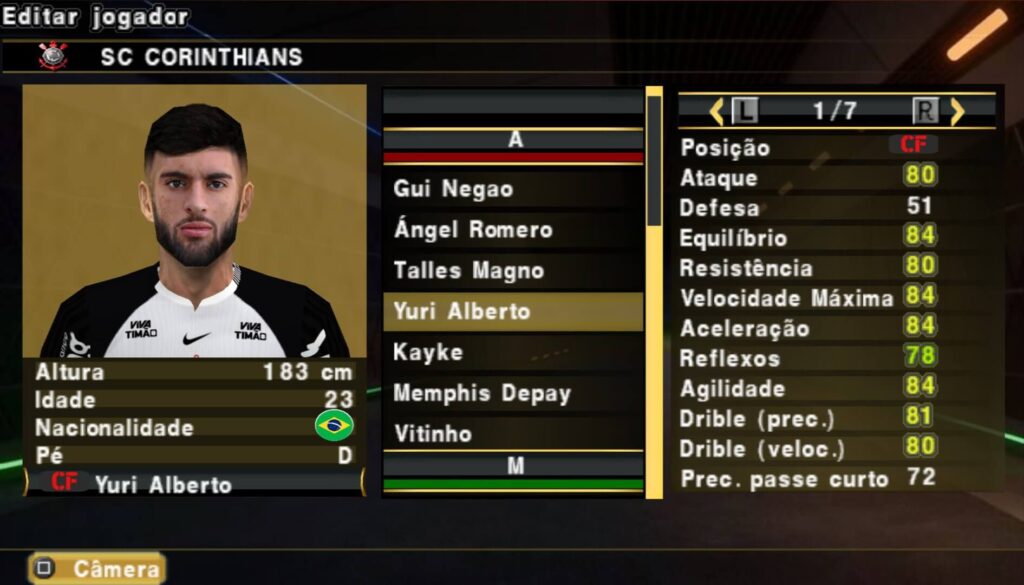This screenshot has height=585, width=1024.
Task: Go to the next stats page arrow
Action: click(x=957, y=111)
